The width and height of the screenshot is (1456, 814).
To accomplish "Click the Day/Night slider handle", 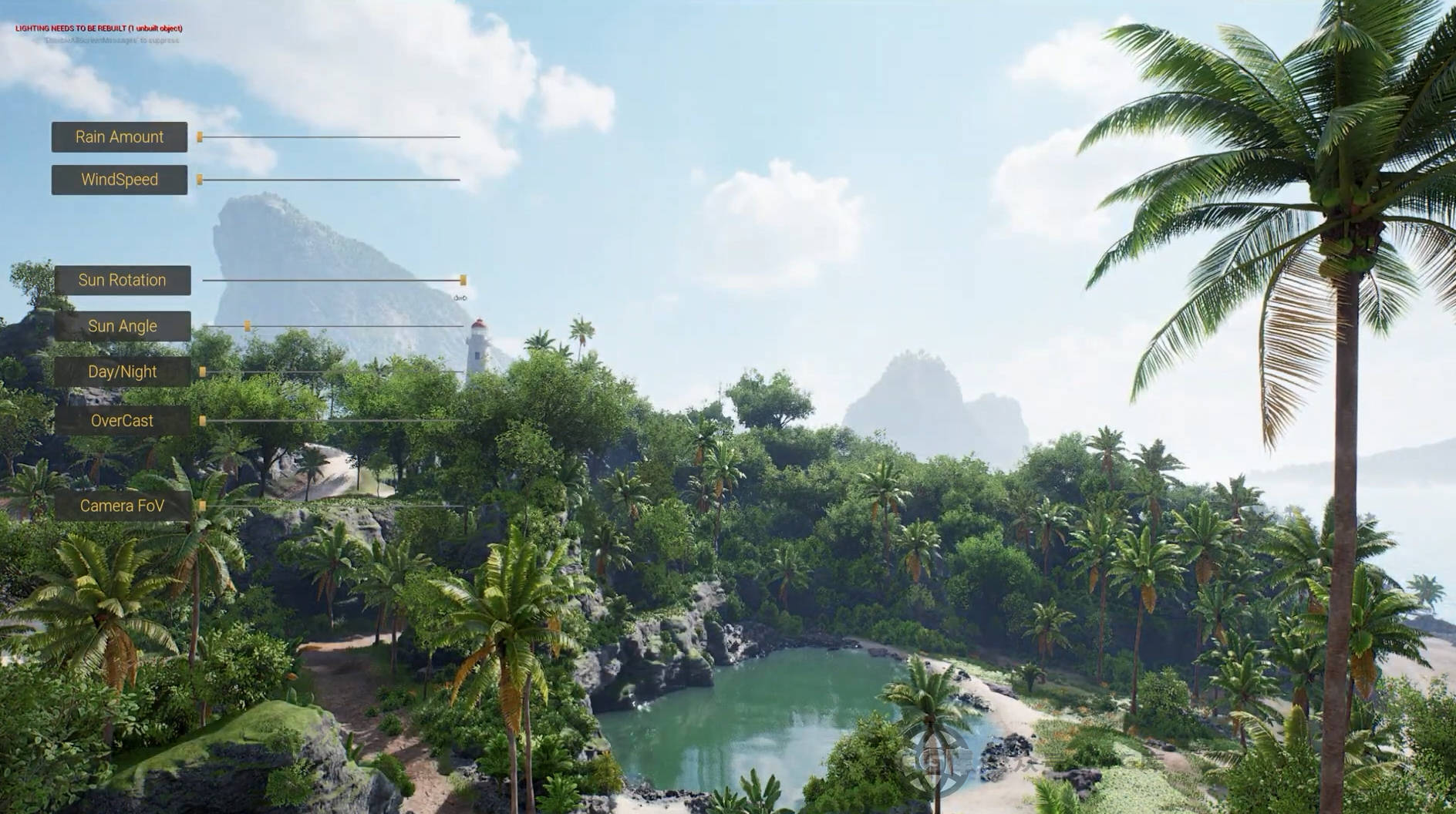I will point(203,372).
